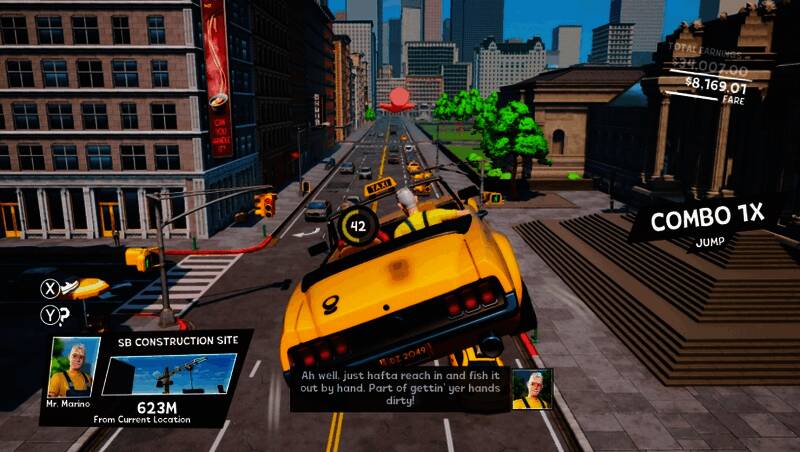Viewport: 800px width, 452px height.
Task: Open the SB Construction Site destination picture
Action: click(169, 374)
